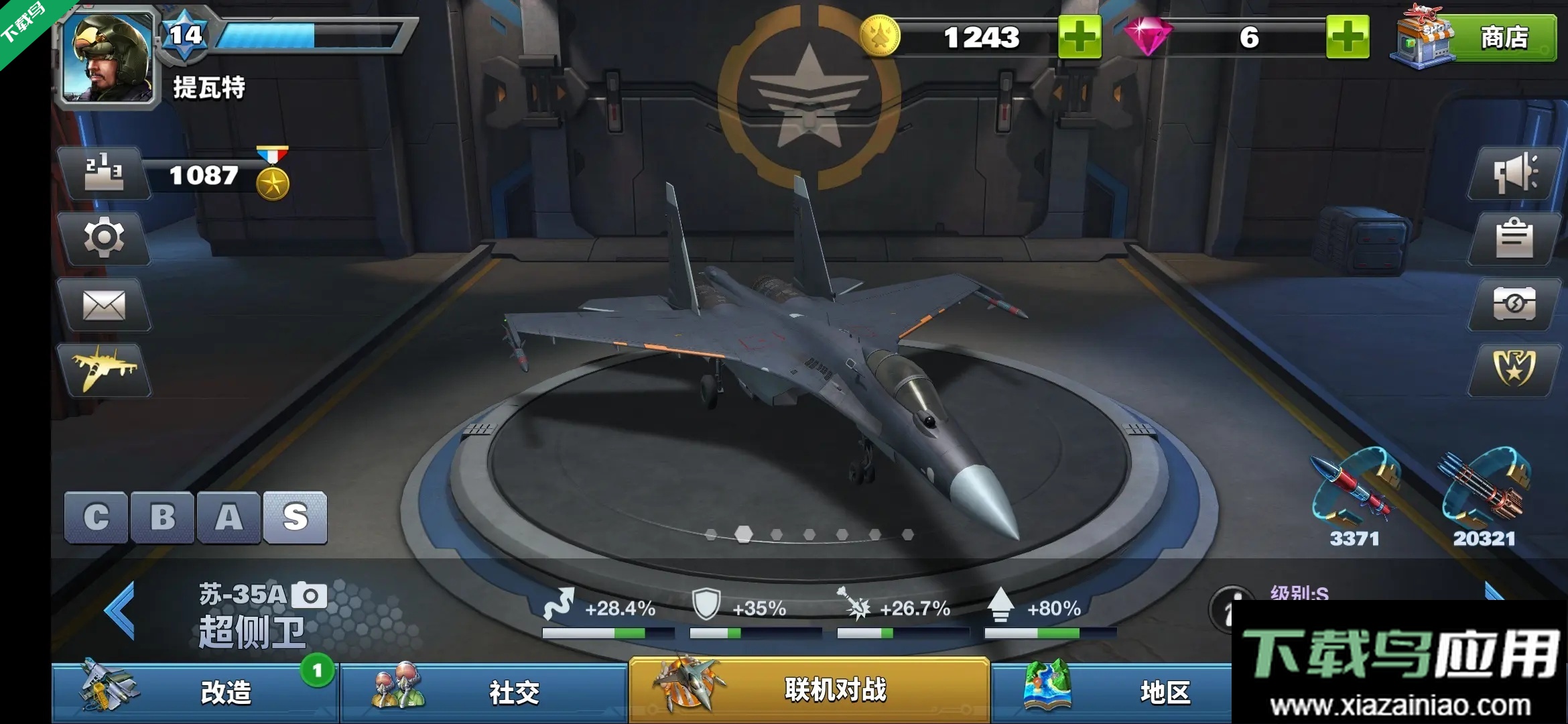This screenshot has width=1568, height=724.
Task: Buy more pink gems with green plus
Action: (x=1347, y=37)
